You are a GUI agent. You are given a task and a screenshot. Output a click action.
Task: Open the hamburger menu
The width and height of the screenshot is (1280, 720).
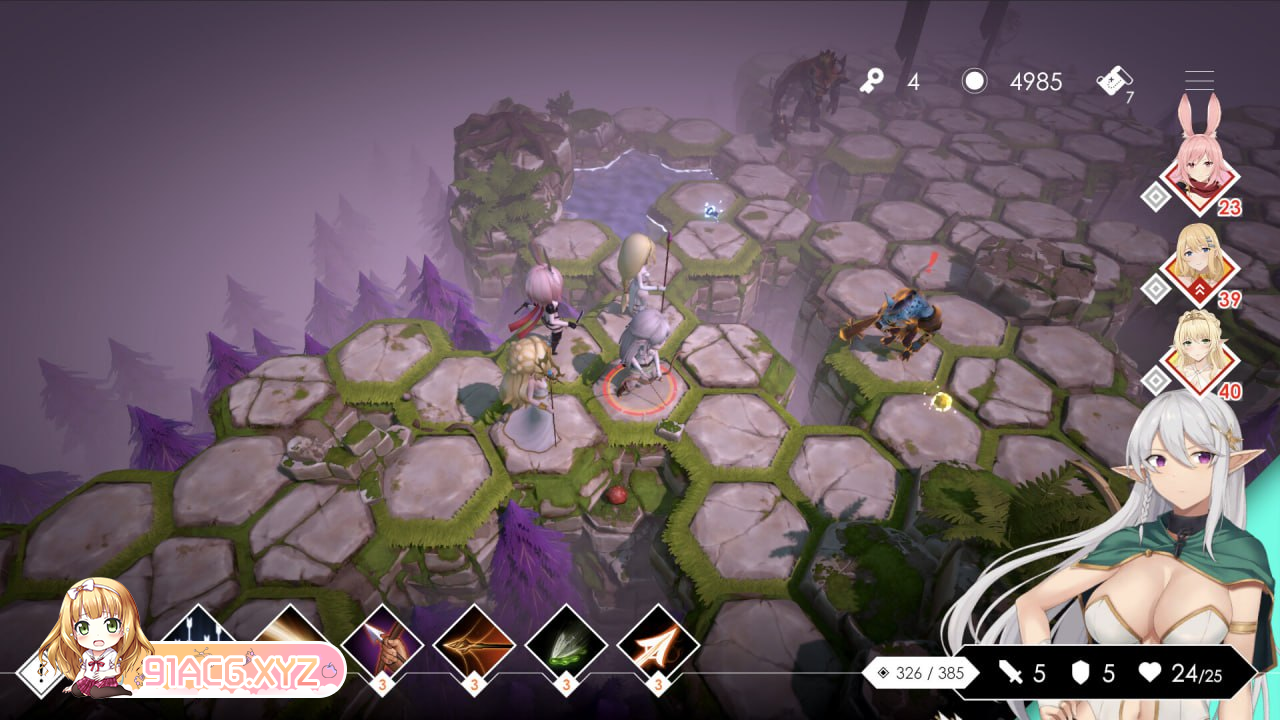(1199, 81)
